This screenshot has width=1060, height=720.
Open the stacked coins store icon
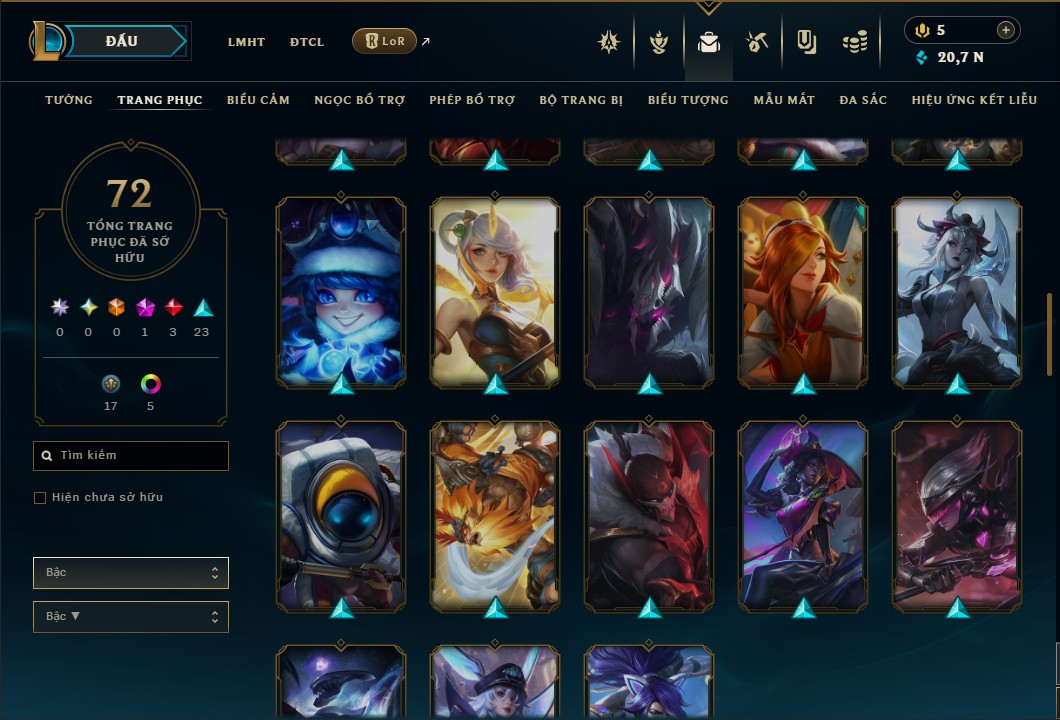pyautogui.click(x=854, y=42)
